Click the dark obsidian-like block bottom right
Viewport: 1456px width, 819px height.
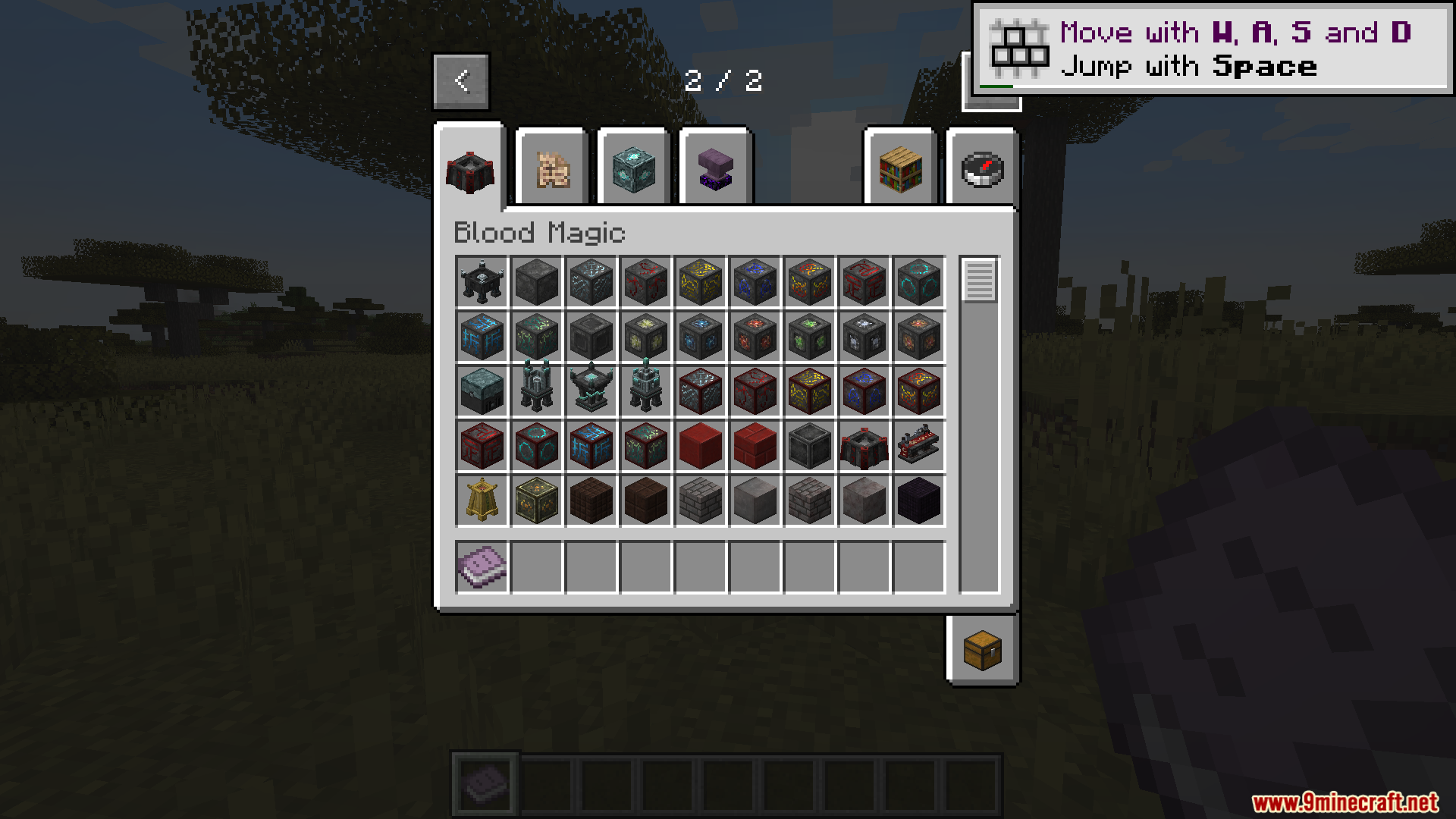pos(918,500)
